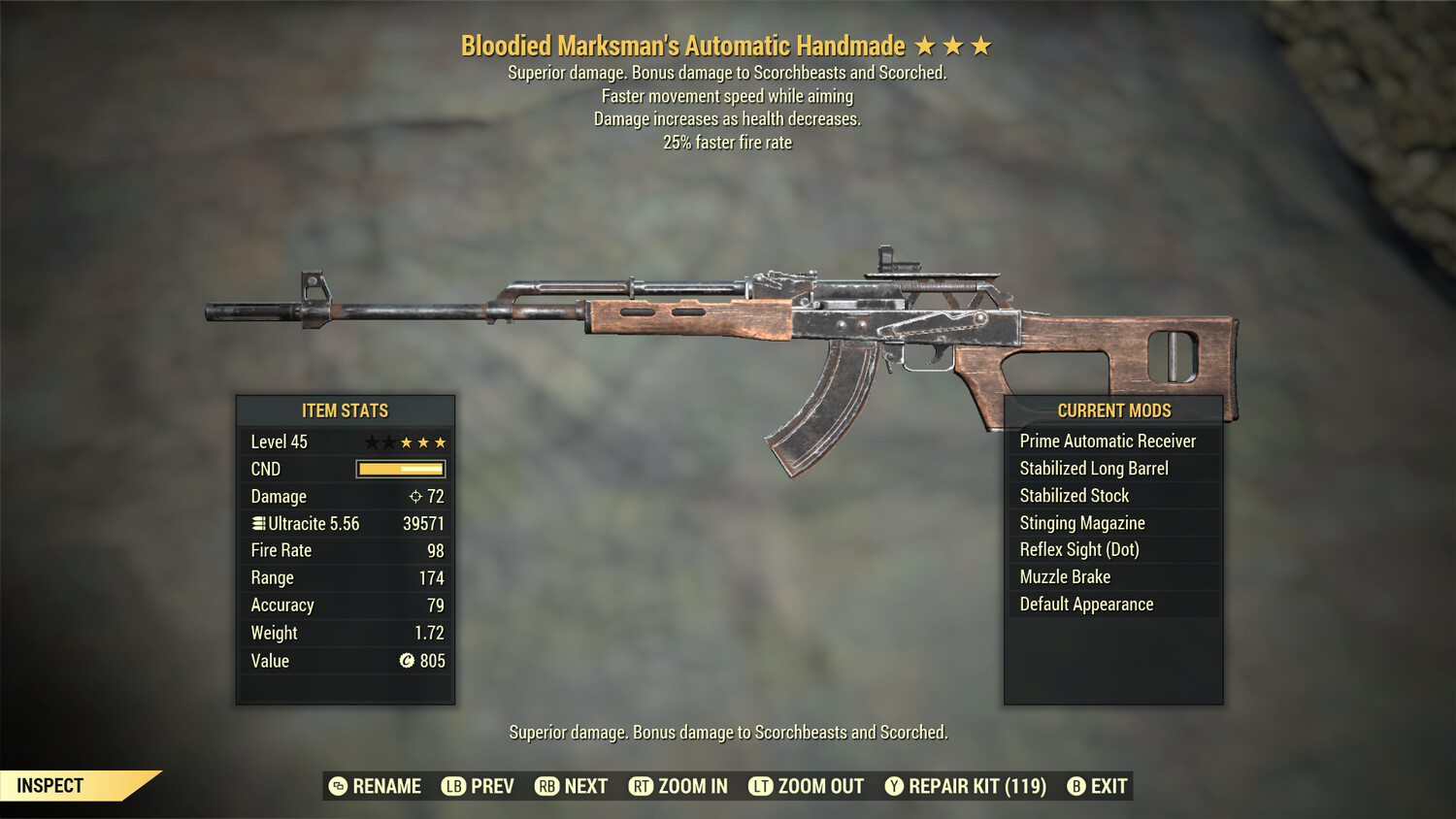Expand the Stinging Magazine mod entry
This screenshot has height=819, width=1456.
(1081, 522)
